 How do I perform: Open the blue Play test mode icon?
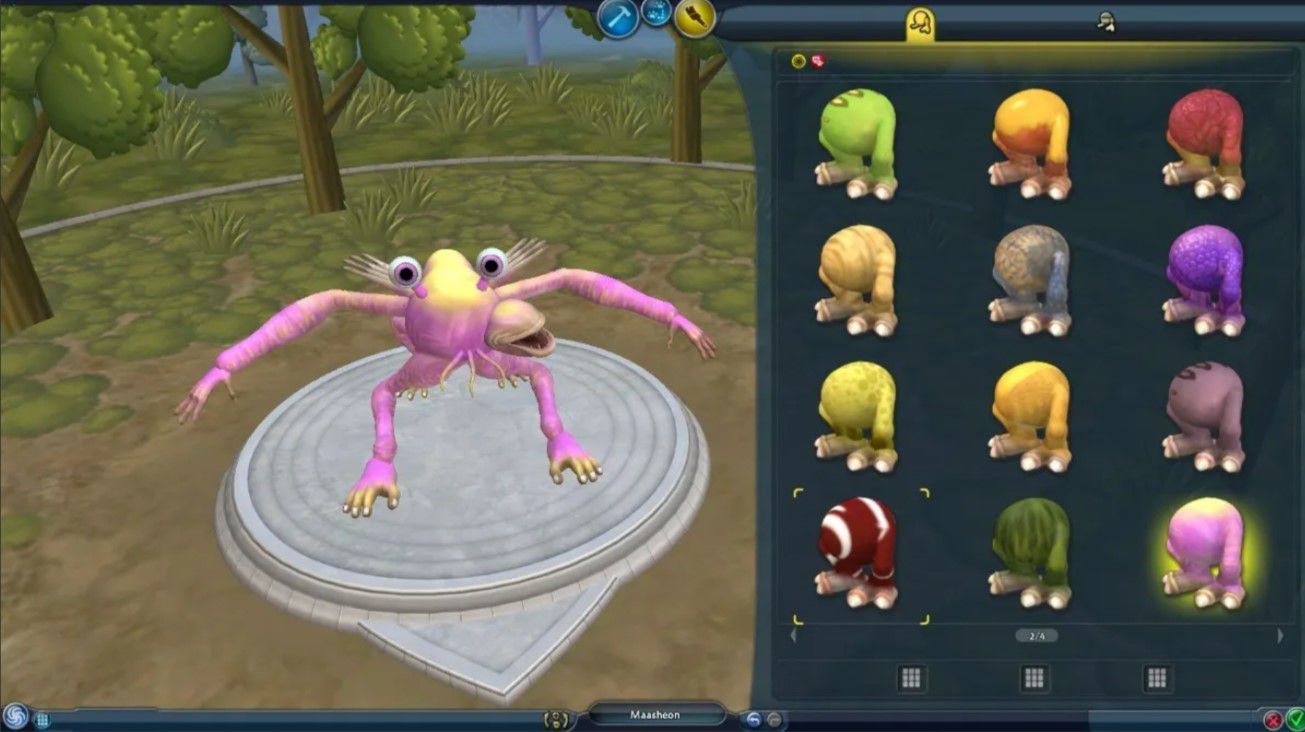[x=658, y=13]
